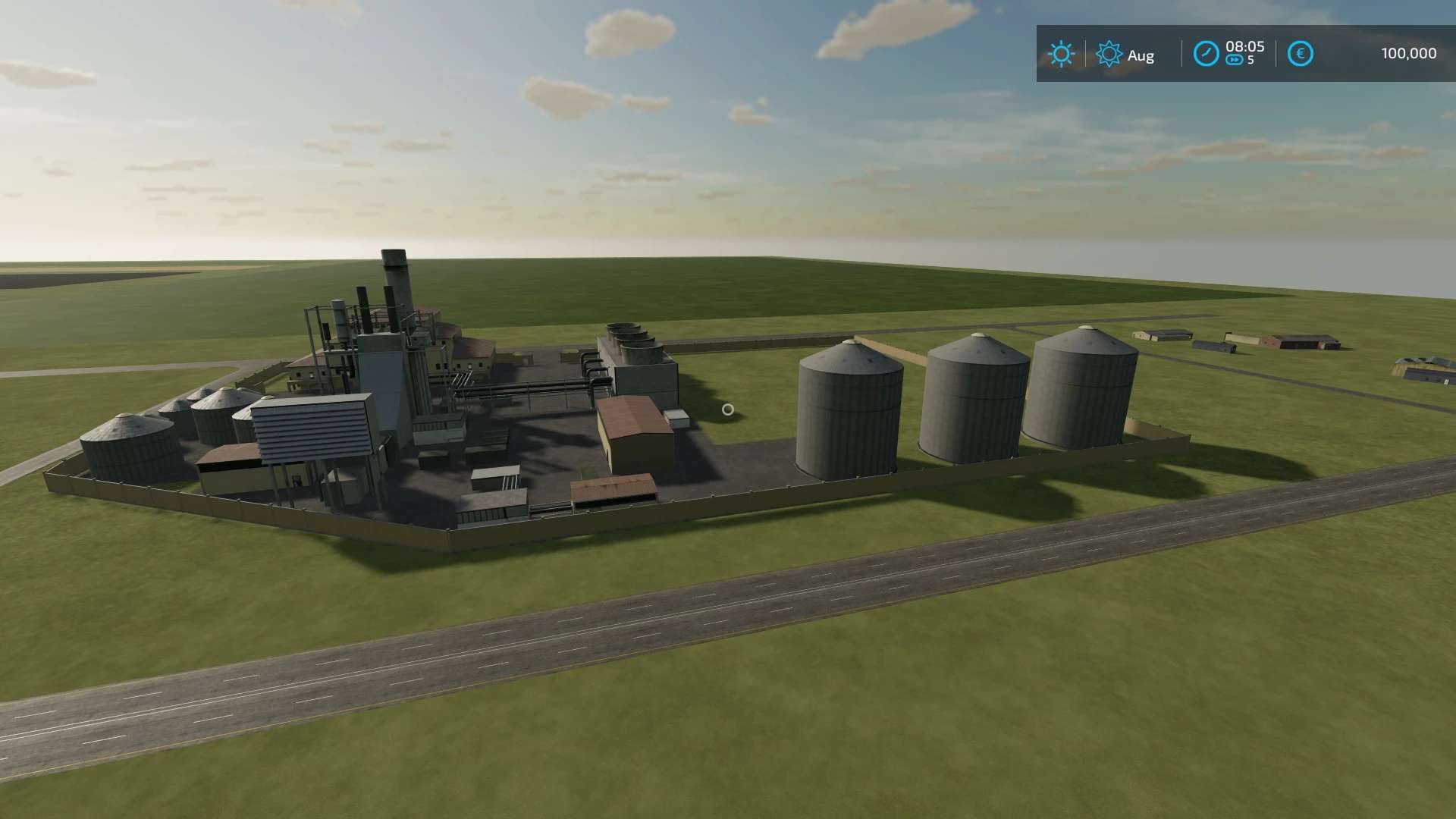Viewport: 1456px width, 819px height.
Task: Open the euro money icon
Action: 1300,54
